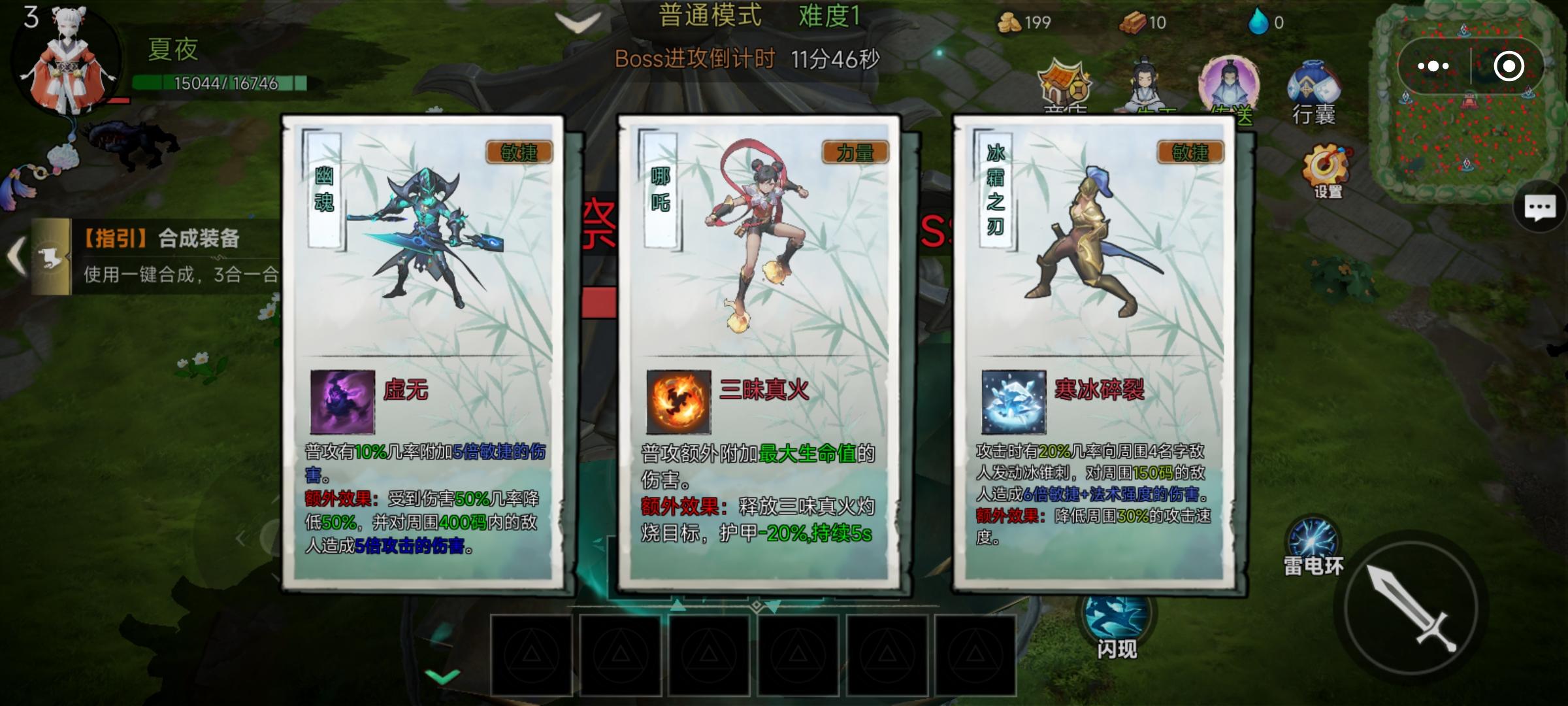Screen dimensions: 1568x706
Task: Open the mini-program more options menu
Action: click(x=1435, y=65)
